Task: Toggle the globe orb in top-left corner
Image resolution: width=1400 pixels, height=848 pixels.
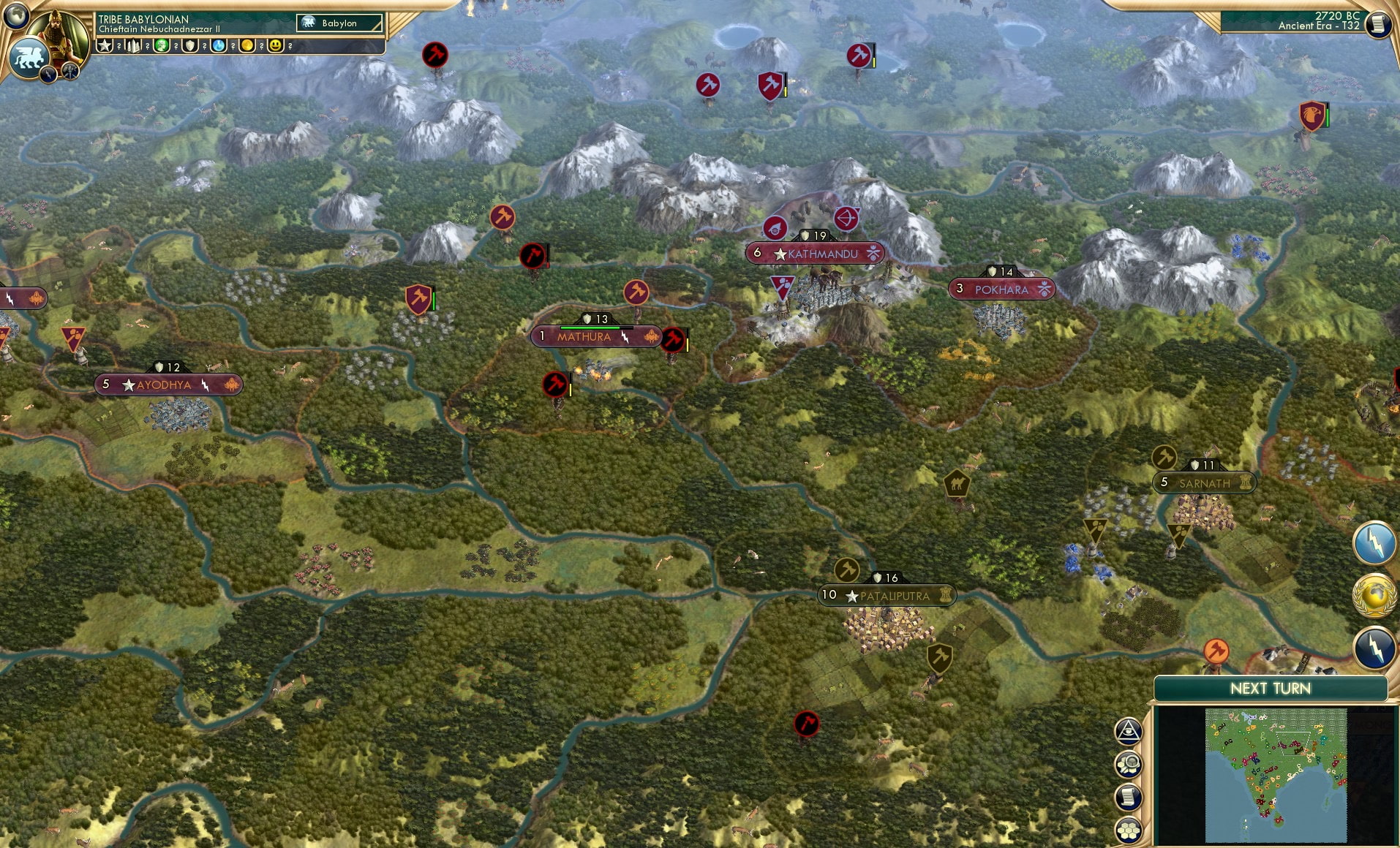Action: pyautogui.click(x=16, y=16)
